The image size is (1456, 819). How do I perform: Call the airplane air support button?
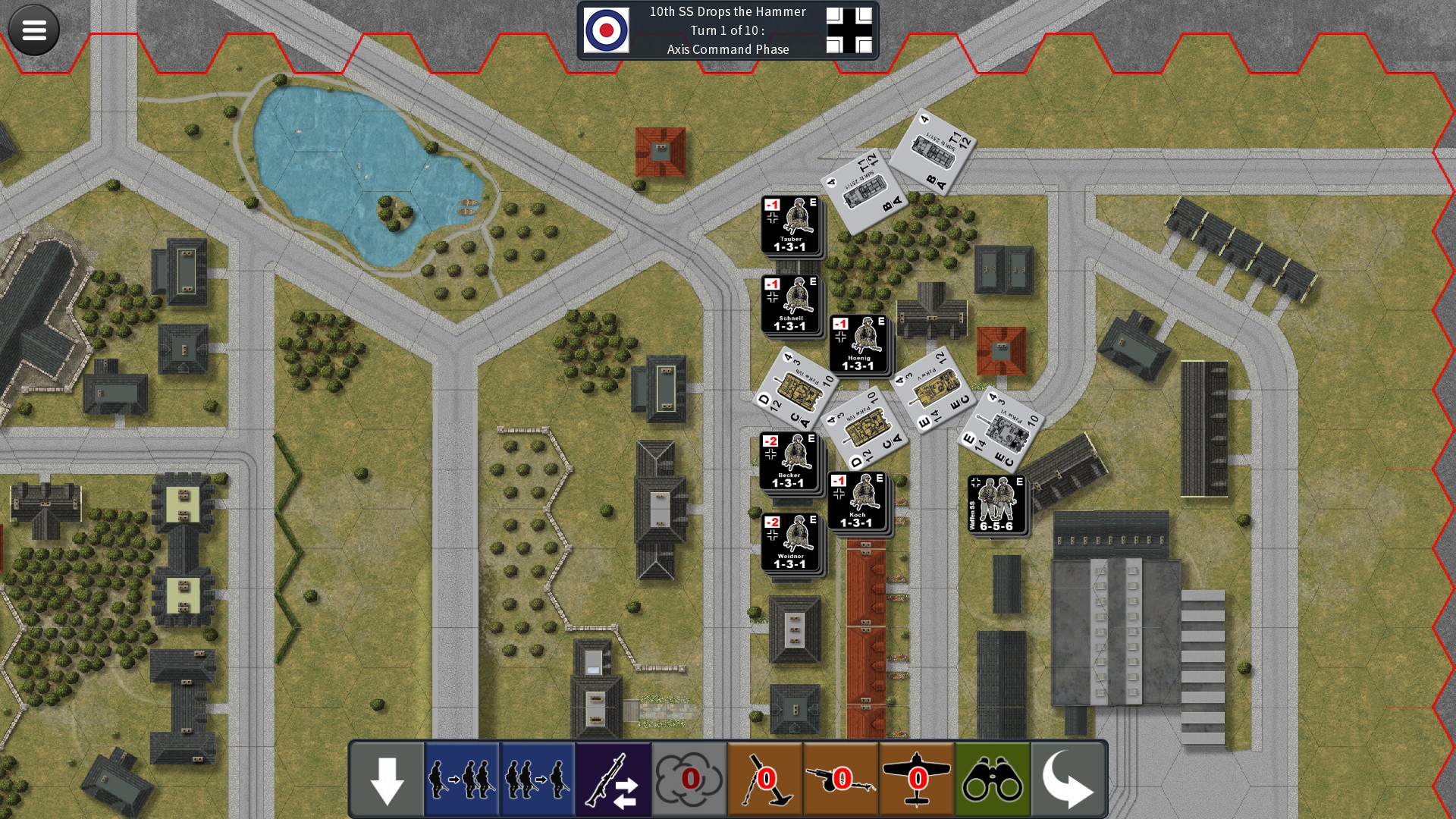pyautogui.click(x=917, y=780)
